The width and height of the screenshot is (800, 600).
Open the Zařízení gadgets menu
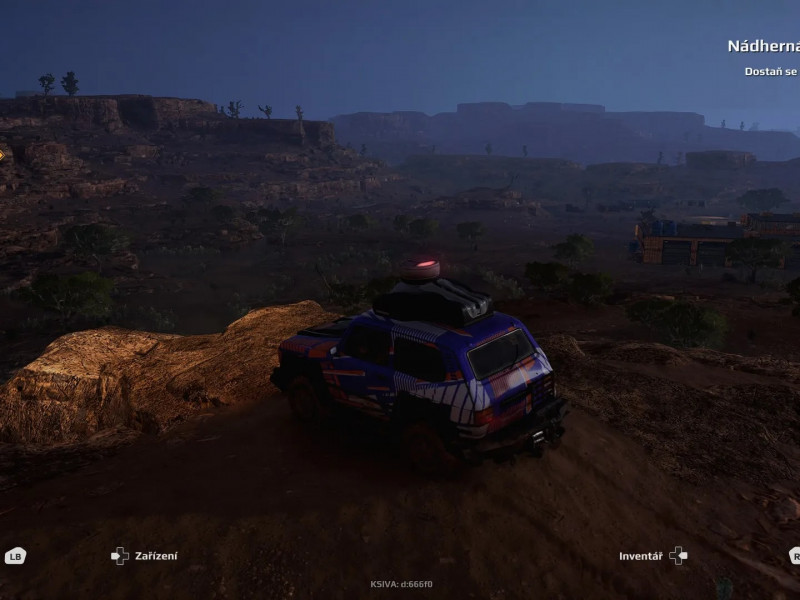click(145, 556)
